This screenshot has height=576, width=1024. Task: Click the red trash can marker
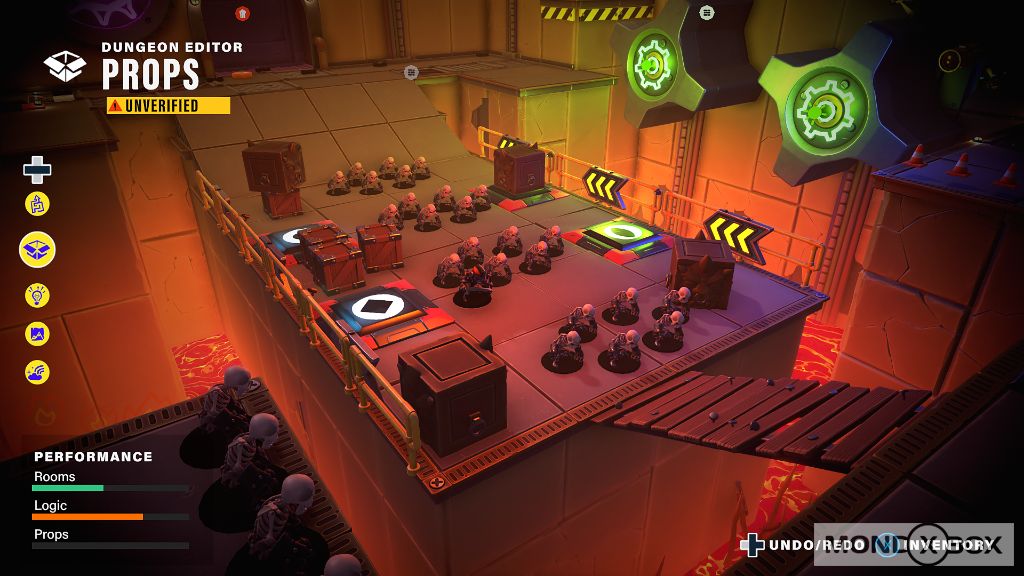(242, 13)
